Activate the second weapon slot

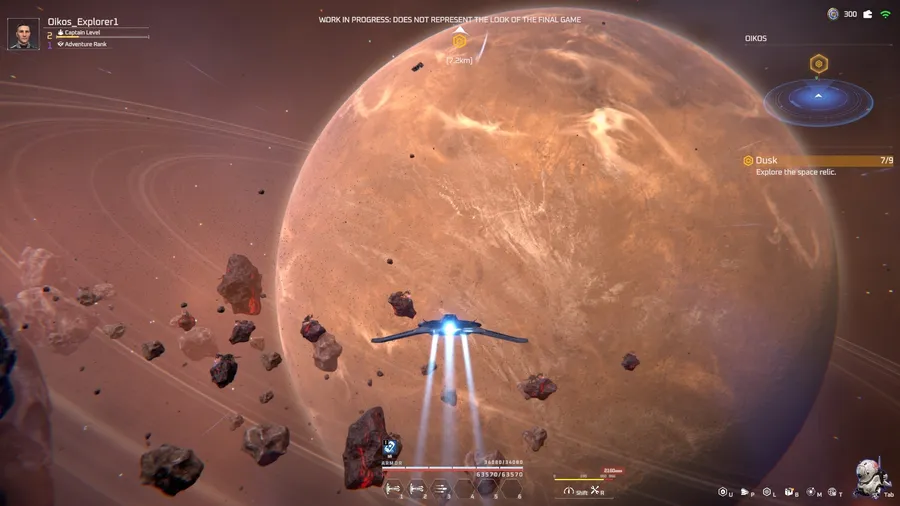(x=417, y=489)
